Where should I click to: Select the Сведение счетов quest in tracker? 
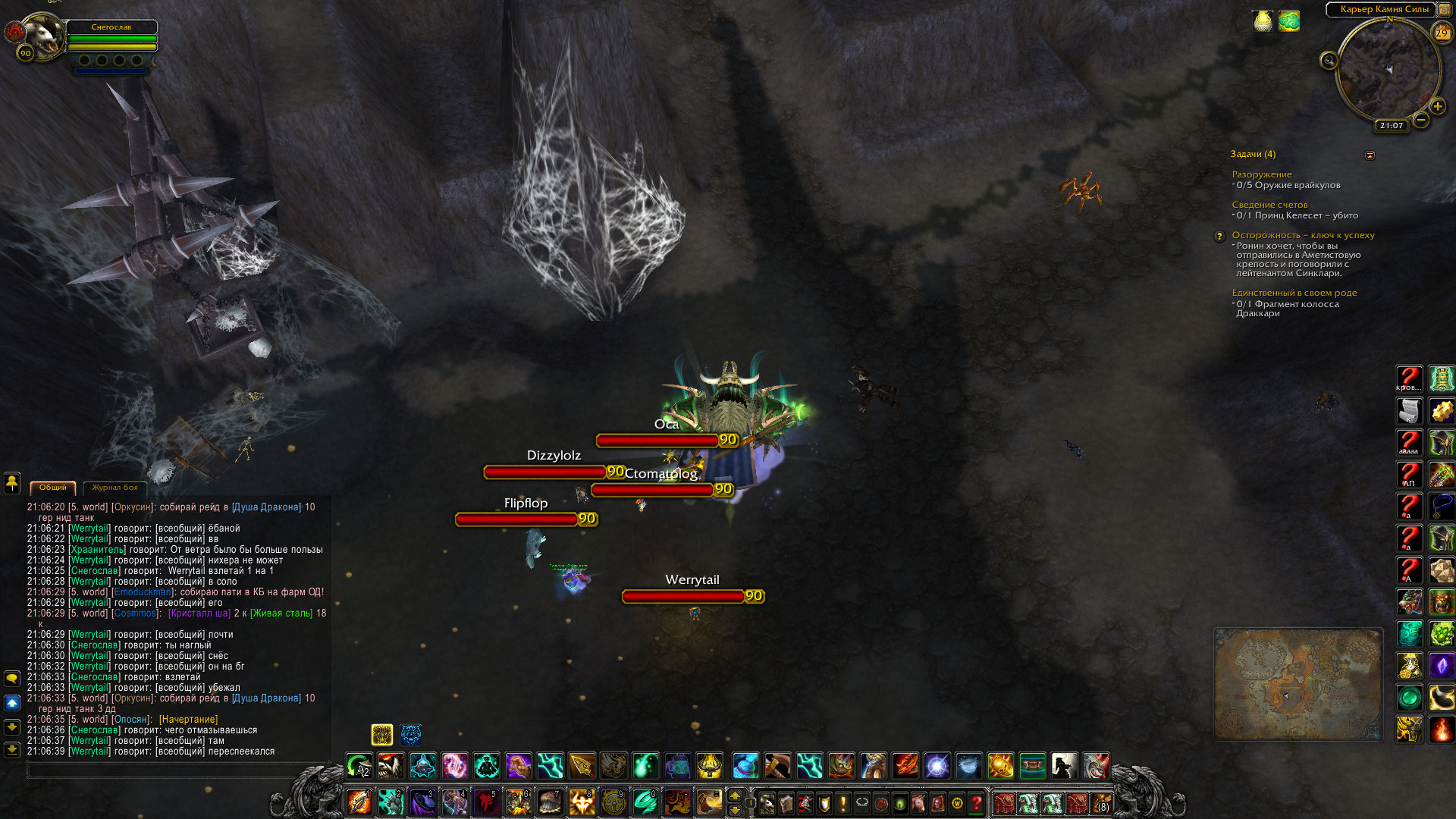click(x=1269, y=205)
